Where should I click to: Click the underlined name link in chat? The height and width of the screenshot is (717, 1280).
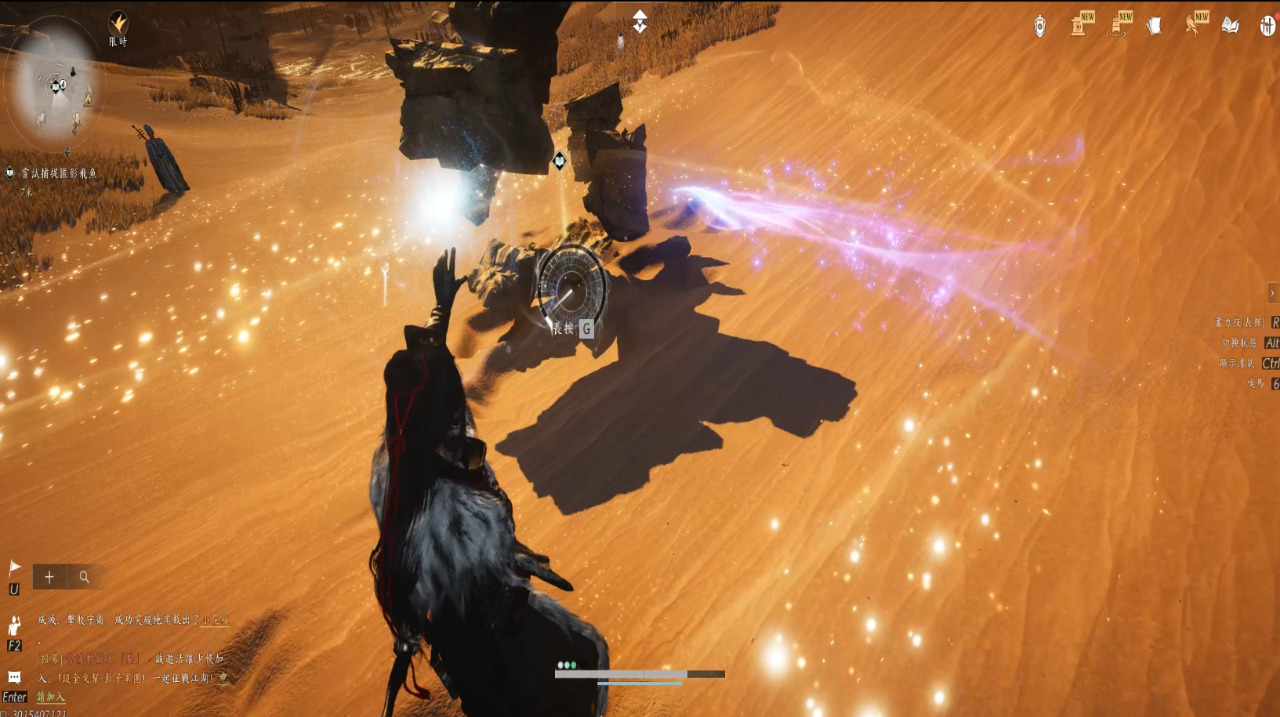tap(216, 620)
